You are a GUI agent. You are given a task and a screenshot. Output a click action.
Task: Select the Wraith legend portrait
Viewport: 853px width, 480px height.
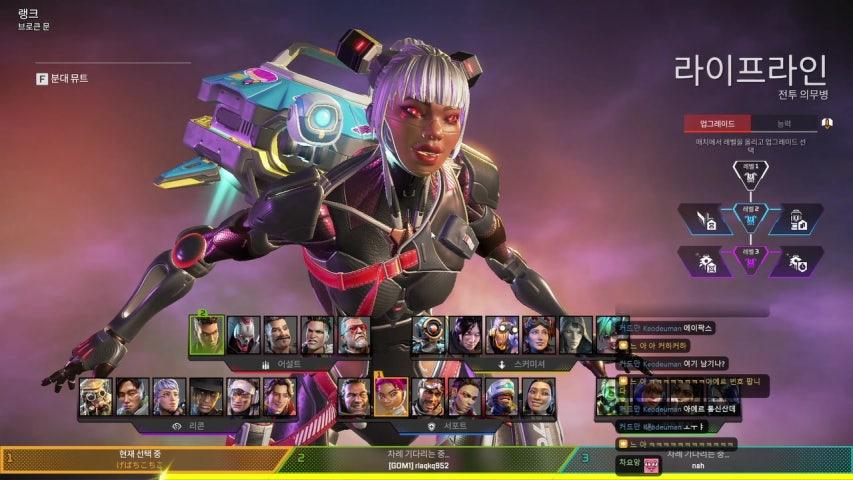[x=467, y=335]
